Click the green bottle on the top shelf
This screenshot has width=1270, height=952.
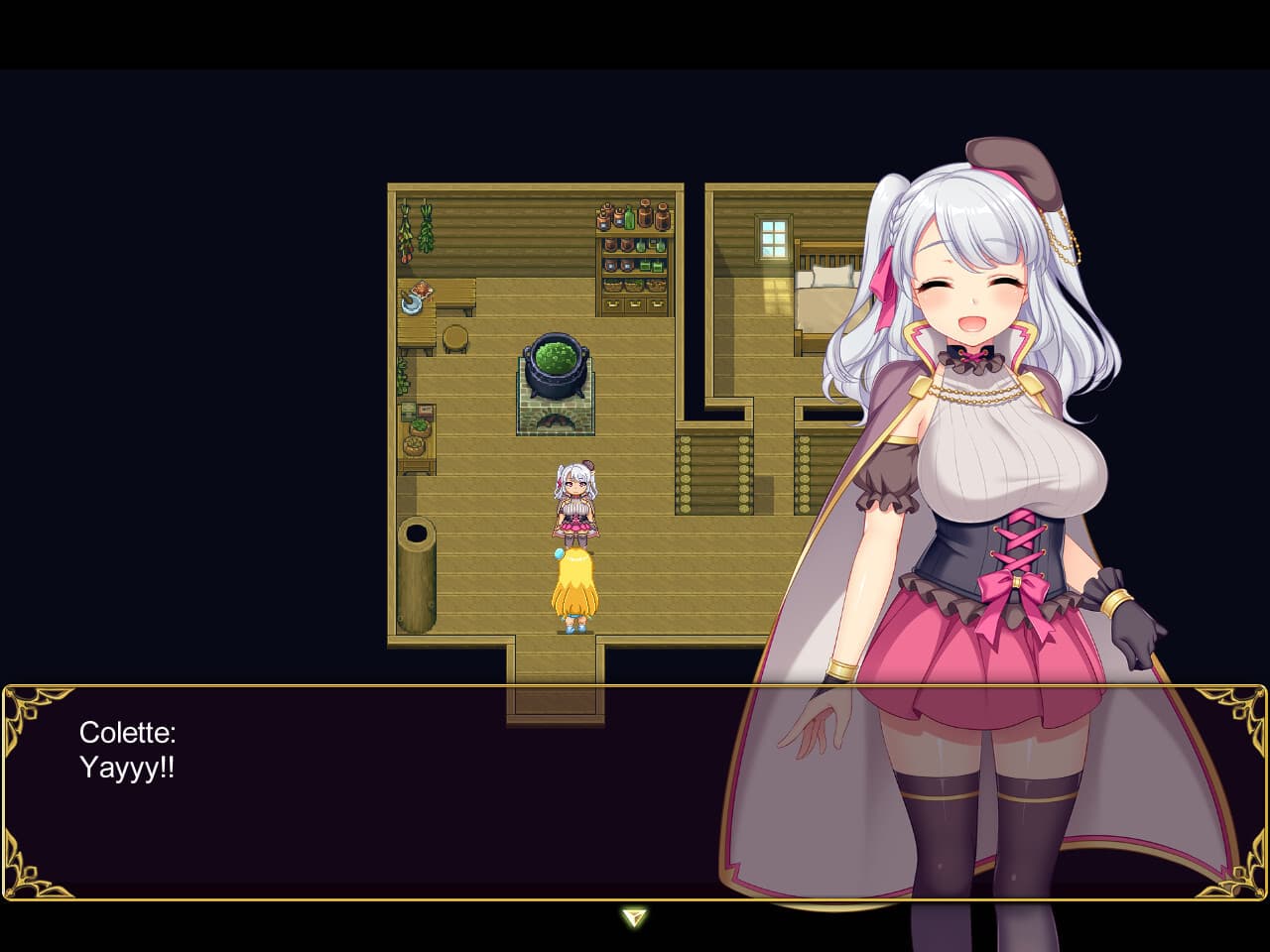tap(628, 219)
